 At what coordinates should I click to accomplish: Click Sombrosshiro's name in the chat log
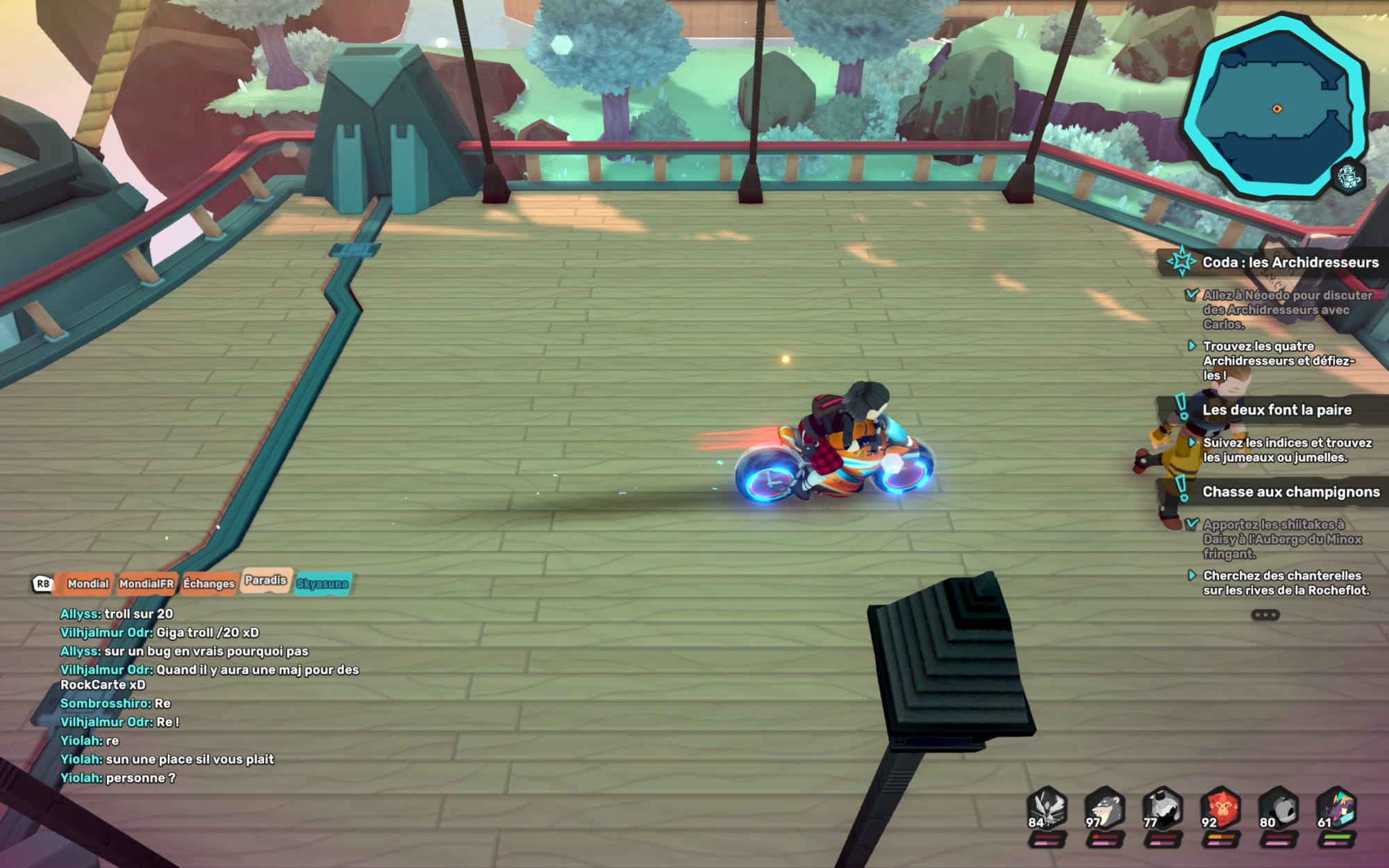[x=105, y=703]
